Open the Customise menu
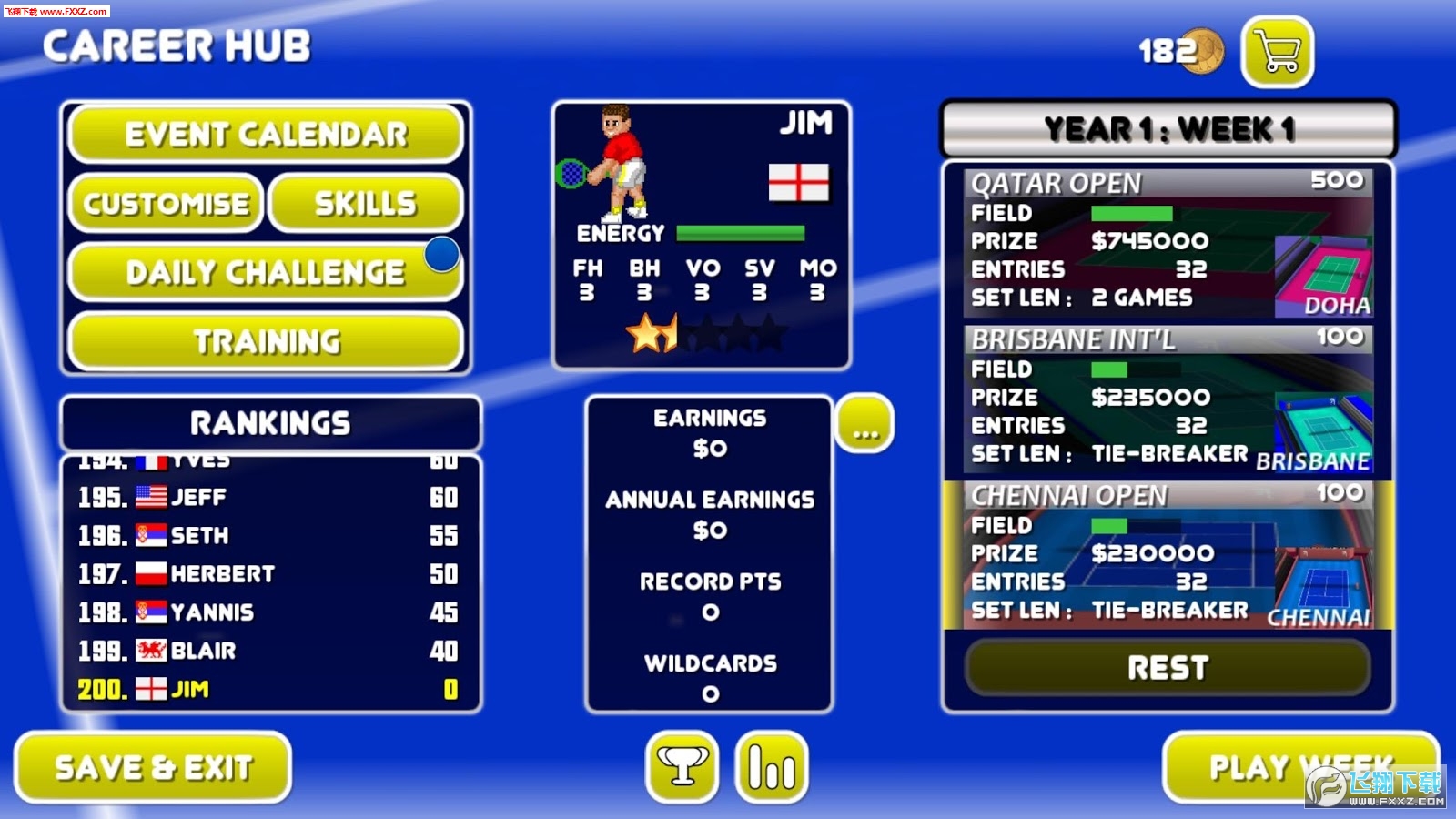Screen dimensions: 1456x819 click(167, 203)
